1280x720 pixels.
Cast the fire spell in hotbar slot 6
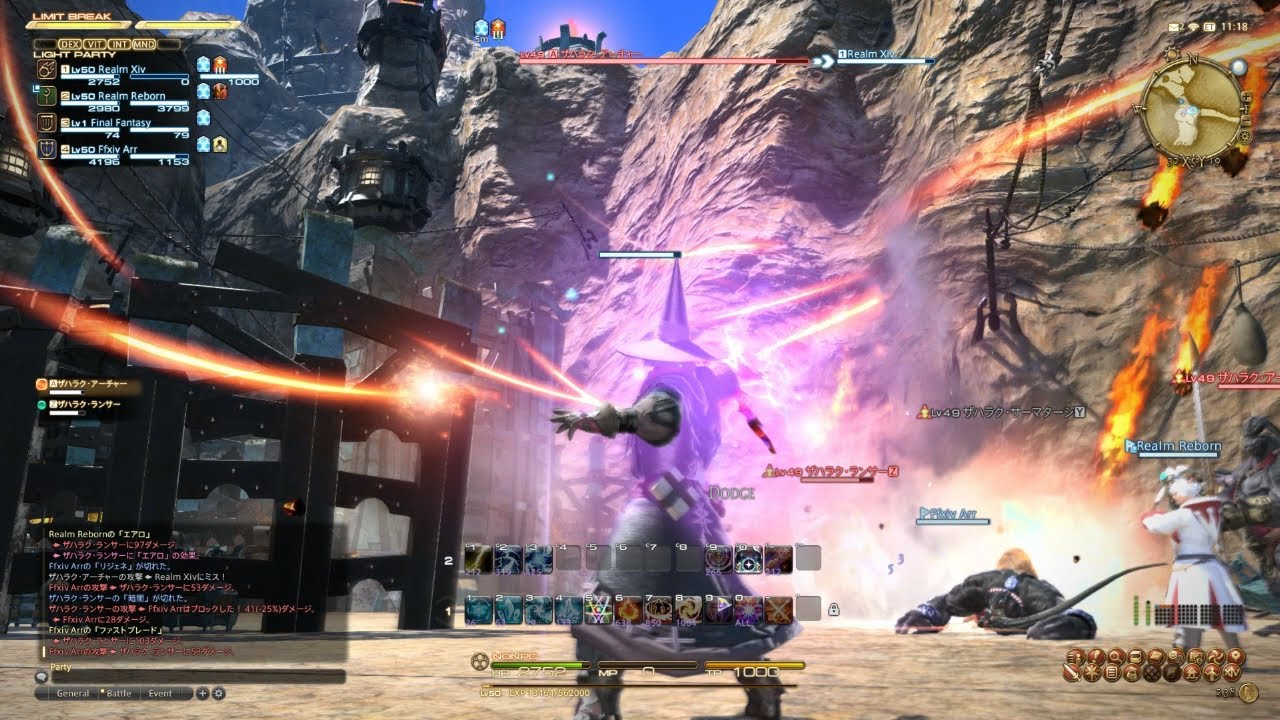629,608
